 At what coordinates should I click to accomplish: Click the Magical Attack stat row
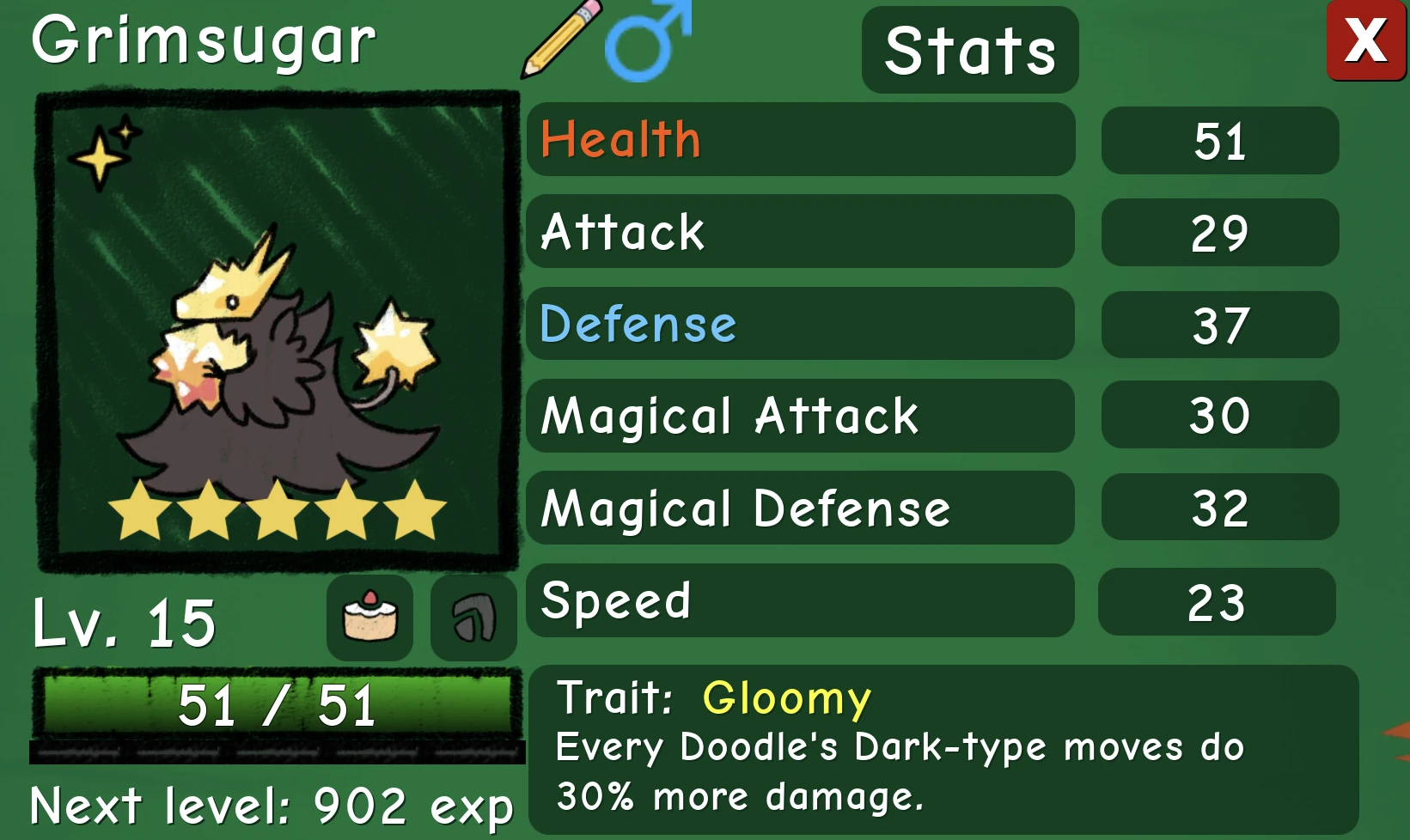800,416
